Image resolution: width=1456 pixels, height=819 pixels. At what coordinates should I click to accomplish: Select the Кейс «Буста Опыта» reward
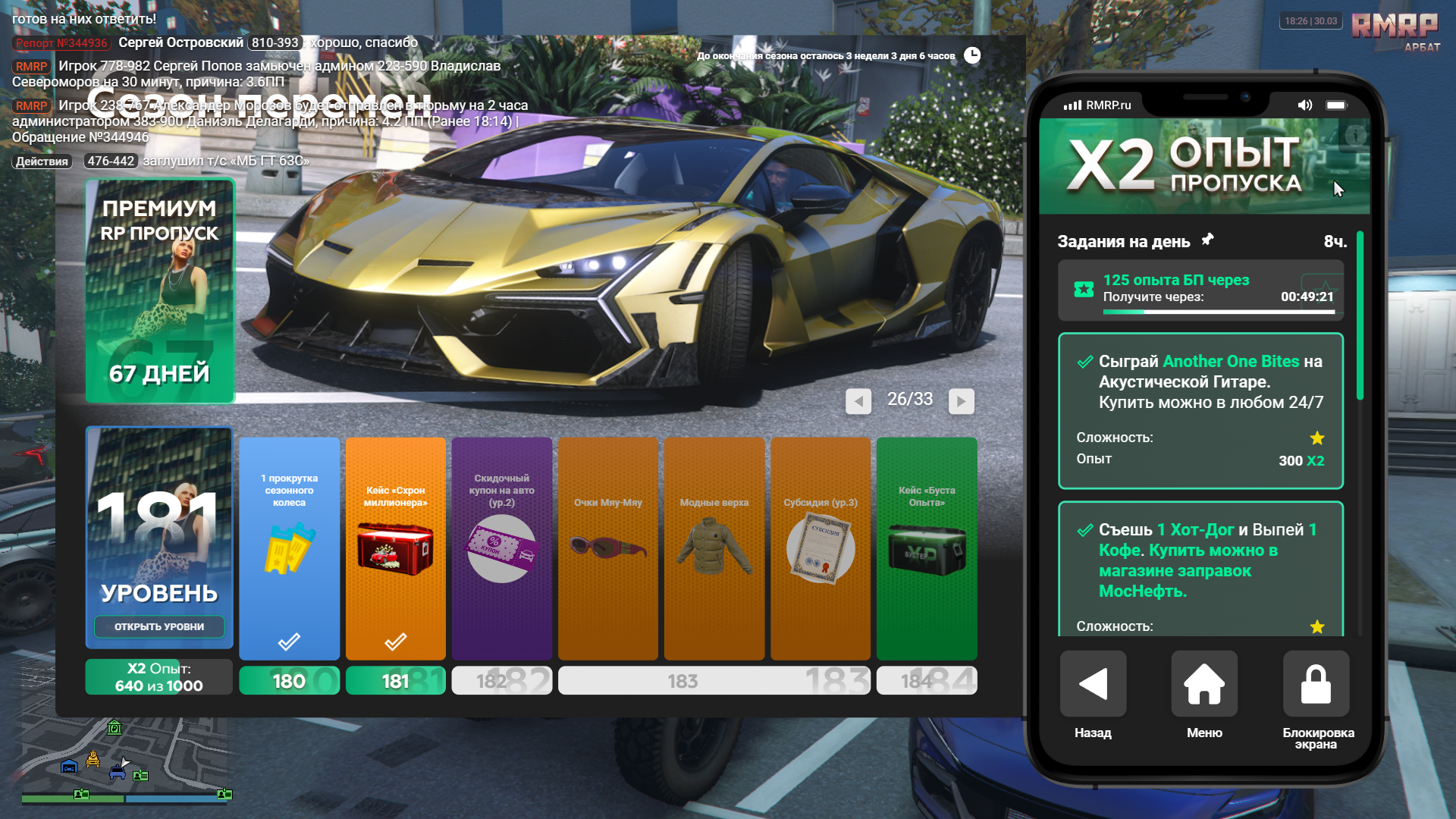click(926, 548)
